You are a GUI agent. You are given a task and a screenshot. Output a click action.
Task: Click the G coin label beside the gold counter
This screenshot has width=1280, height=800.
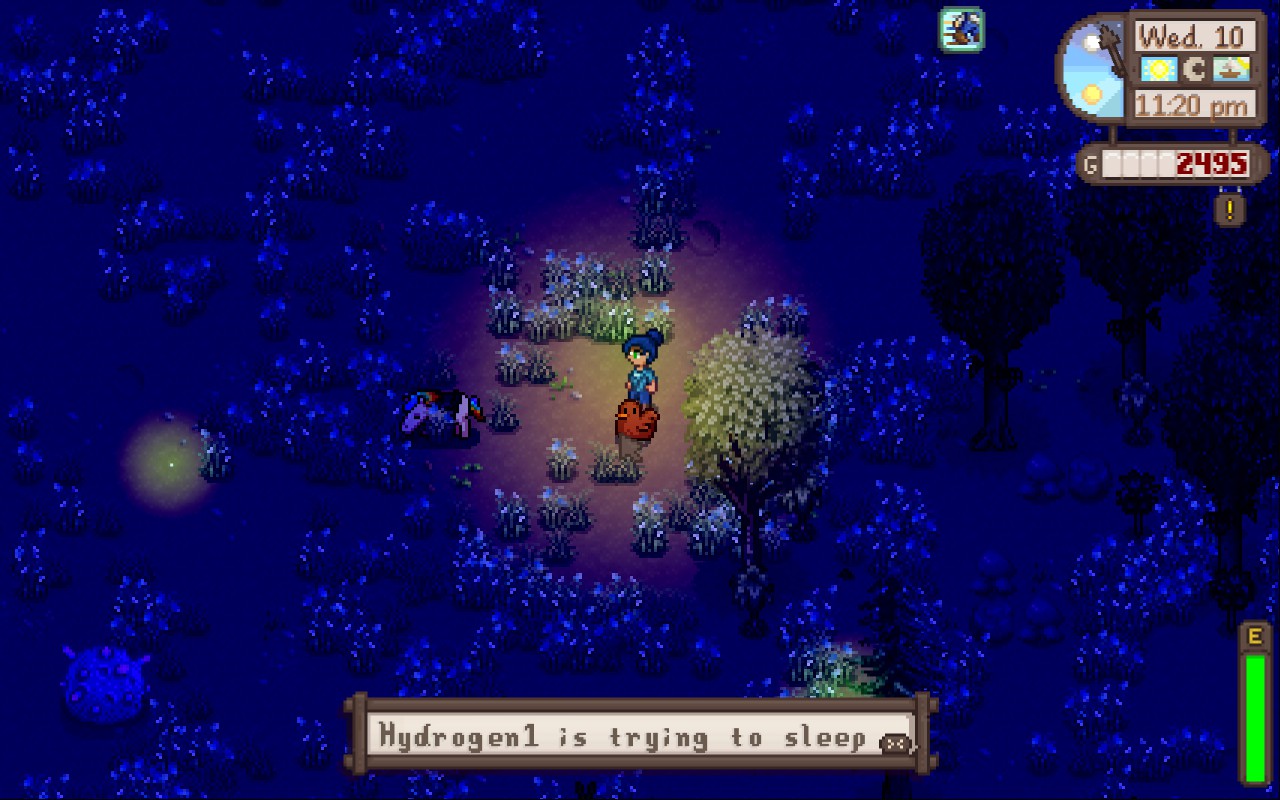(1092, 163)
